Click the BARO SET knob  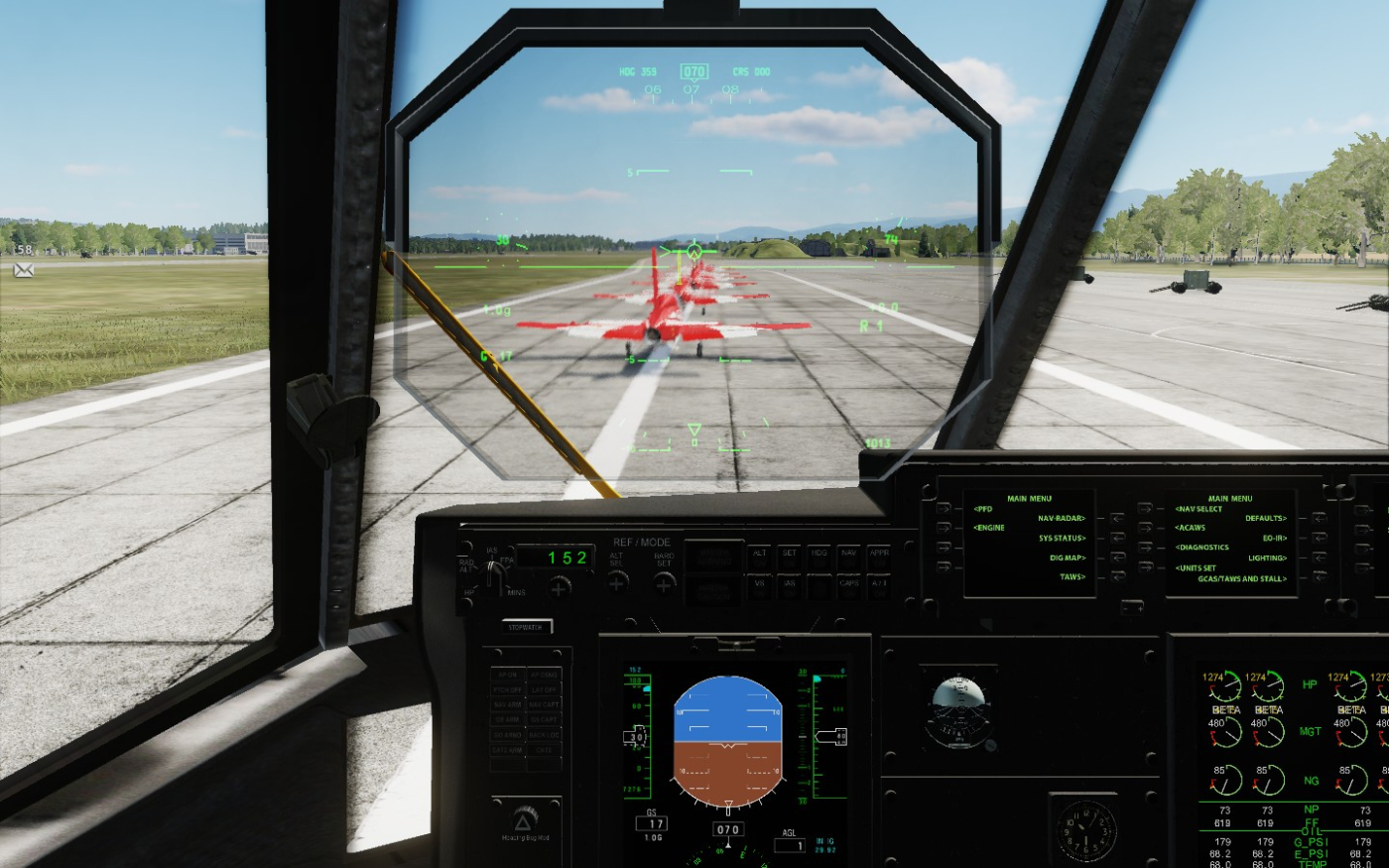click(x=665, y=582)
